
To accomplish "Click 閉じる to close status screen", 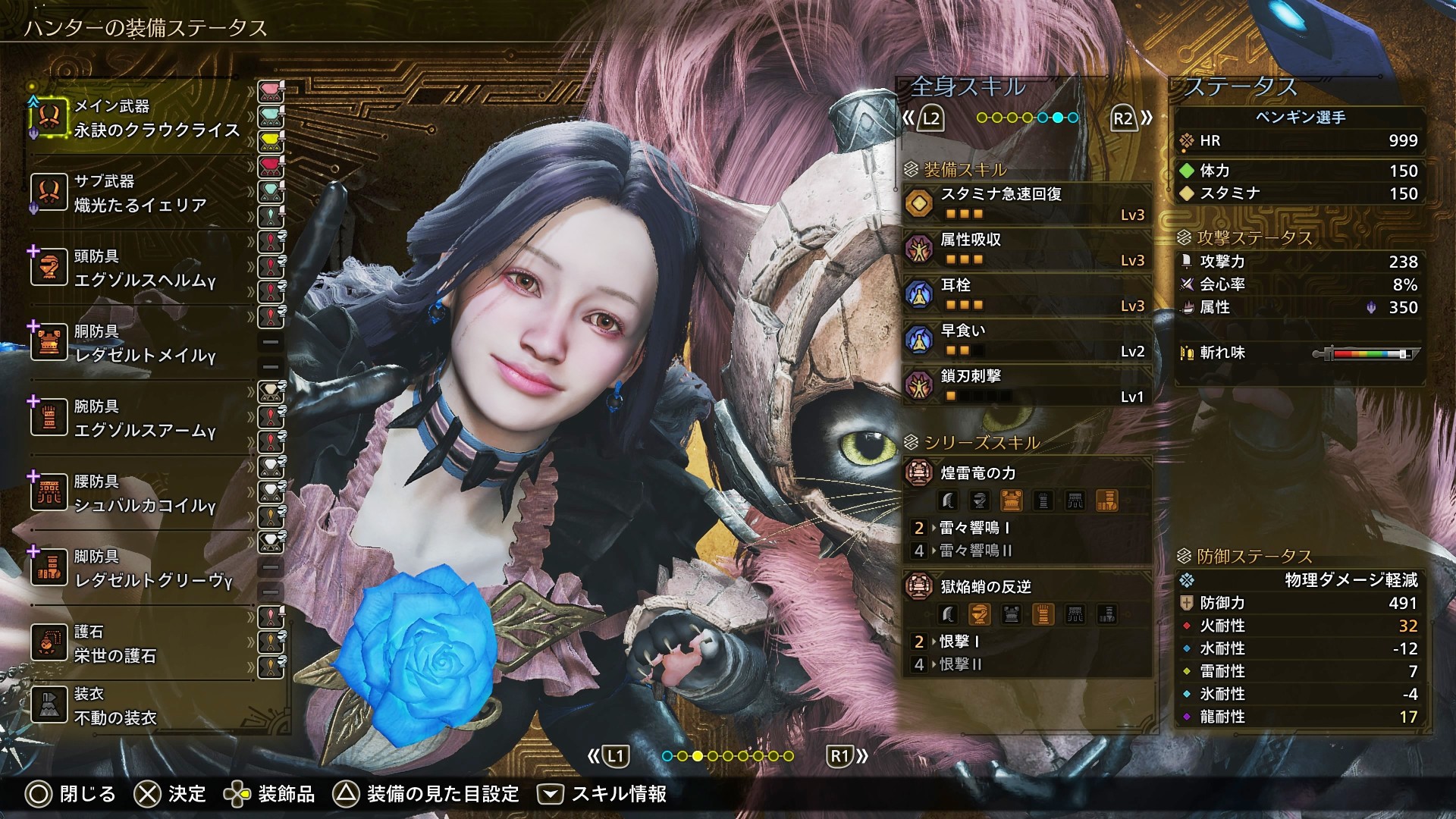I will [71, 794].
